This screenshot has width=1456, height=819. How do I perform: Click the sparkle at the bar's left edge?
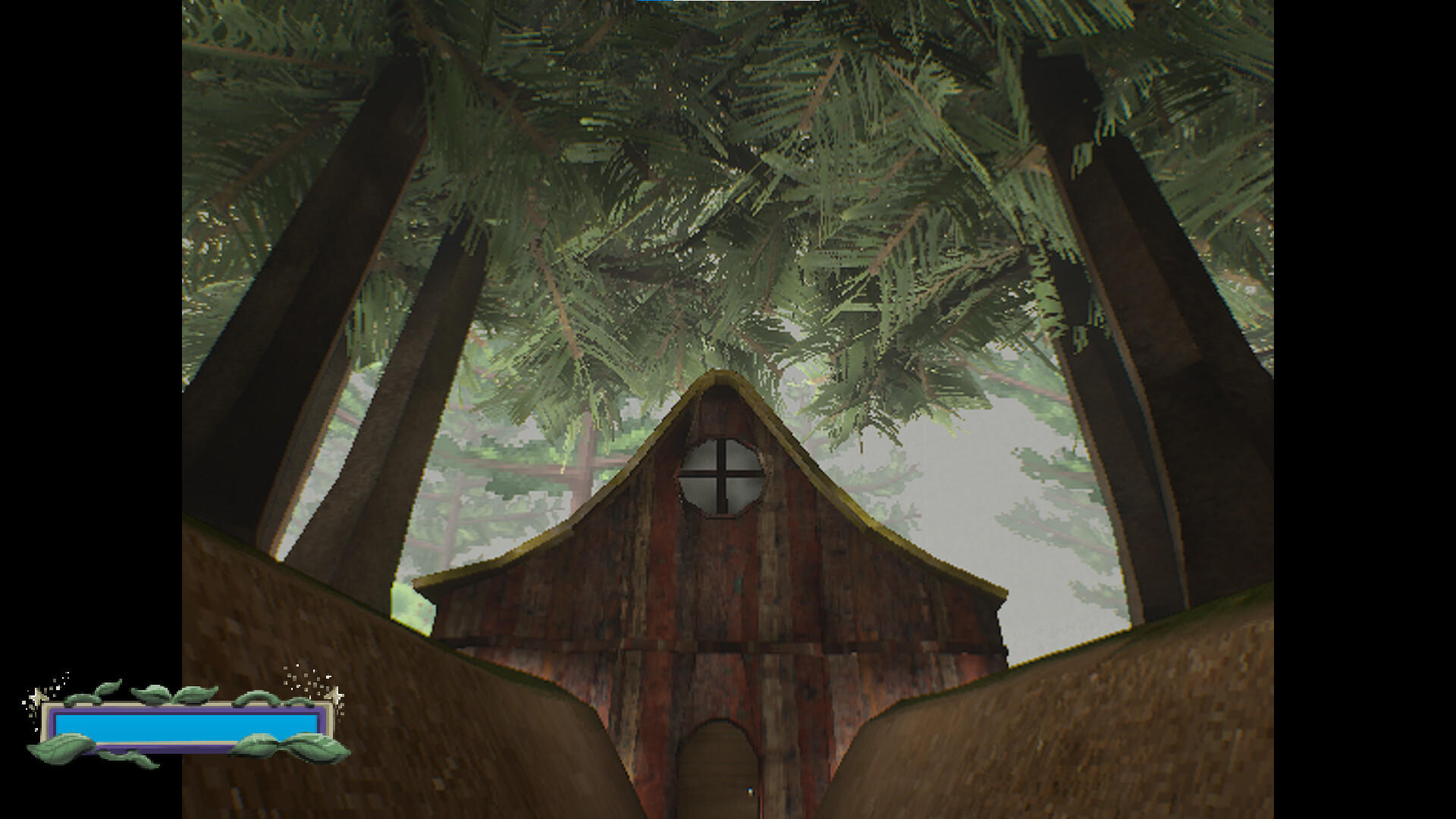coord(36,696)
